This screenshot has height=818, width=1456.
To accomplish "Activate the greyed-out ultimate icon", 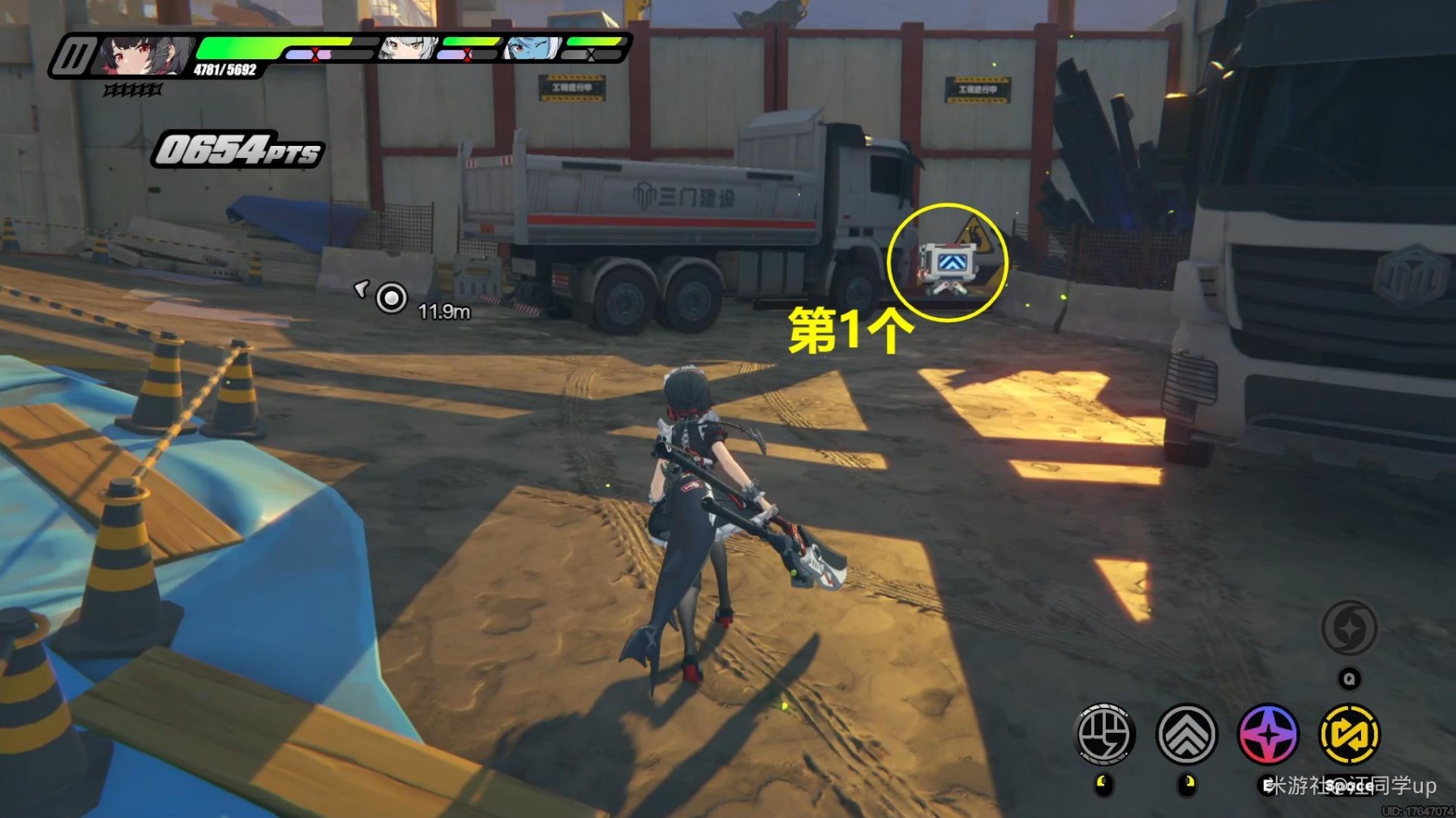I will click(1349, 628).
